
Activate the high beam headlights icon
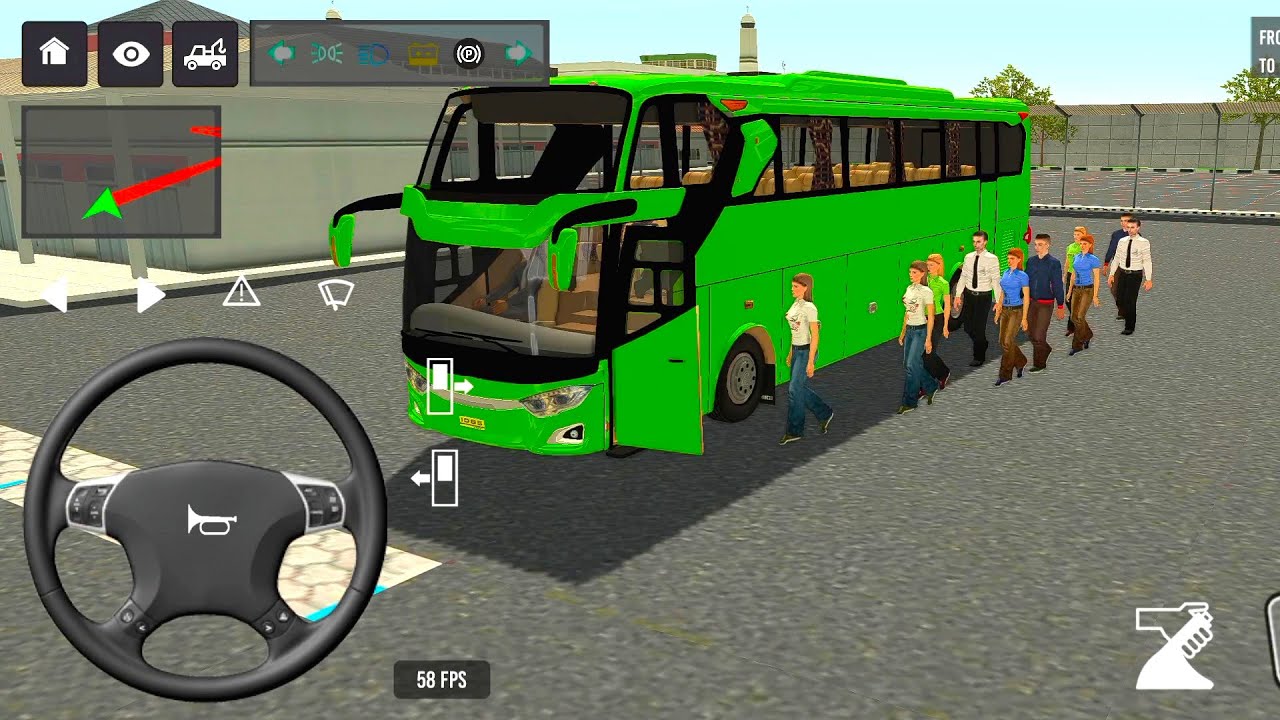pos(372,53)
